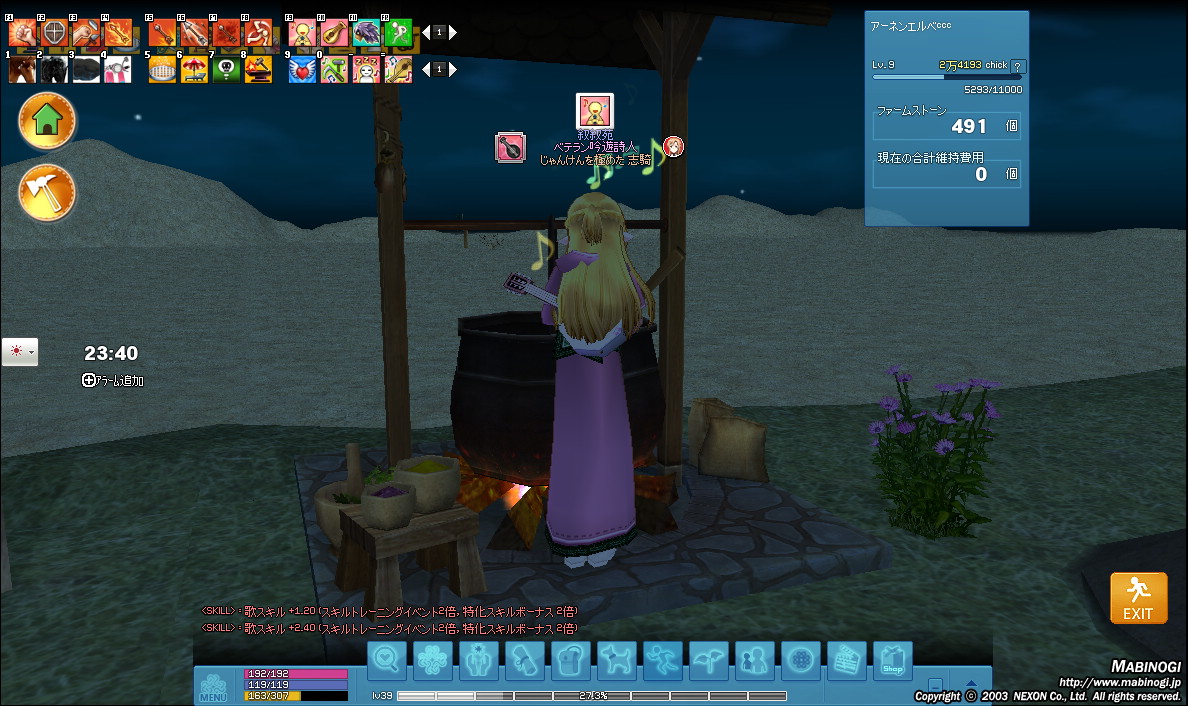The width and height of the screenshot is (1188, 706).
Task: Use the skull lightbulb skill icon
Action: [226, 69]
